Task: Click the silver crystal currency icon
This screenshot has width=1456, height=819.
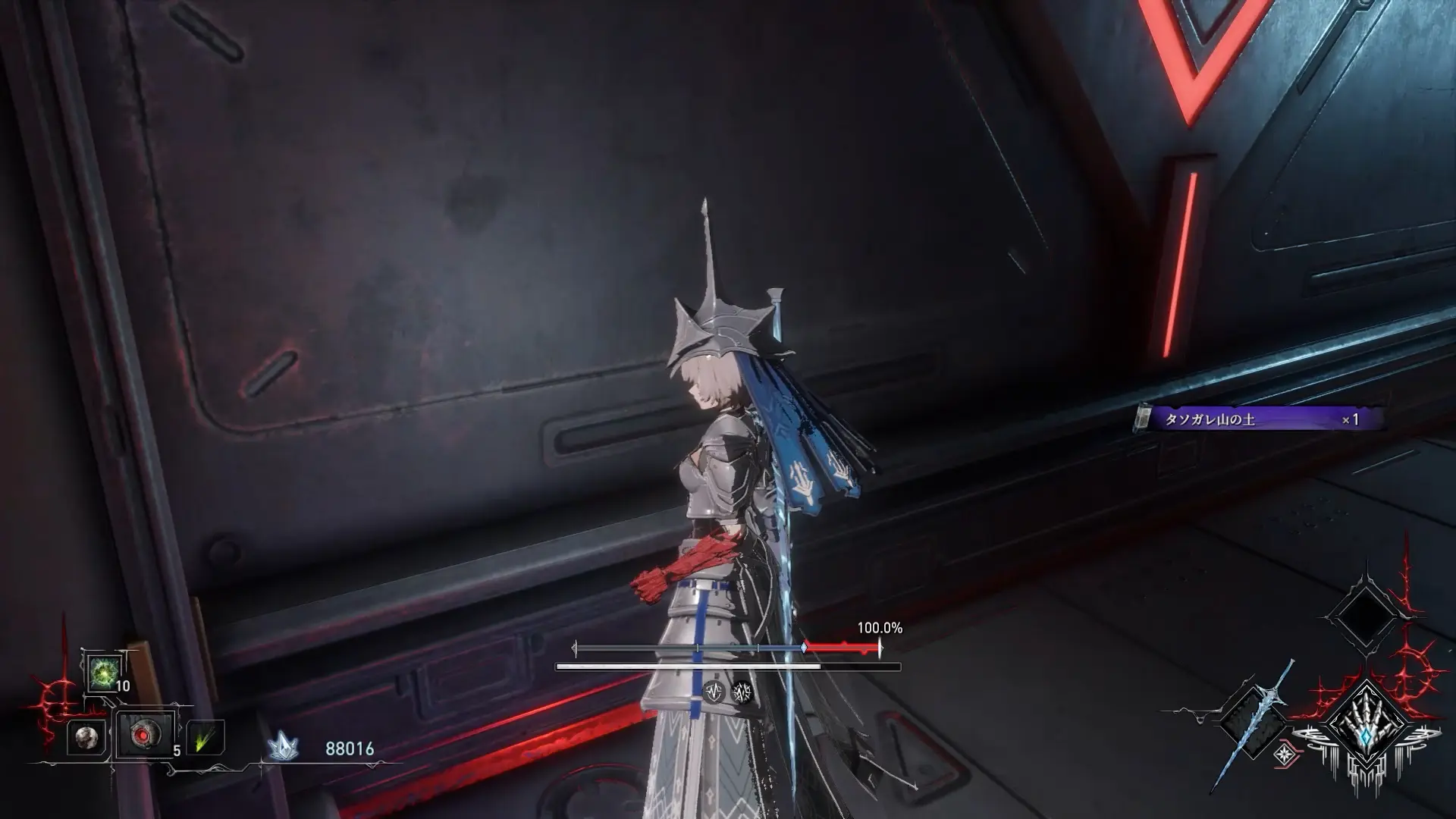Action: [282, 748]
